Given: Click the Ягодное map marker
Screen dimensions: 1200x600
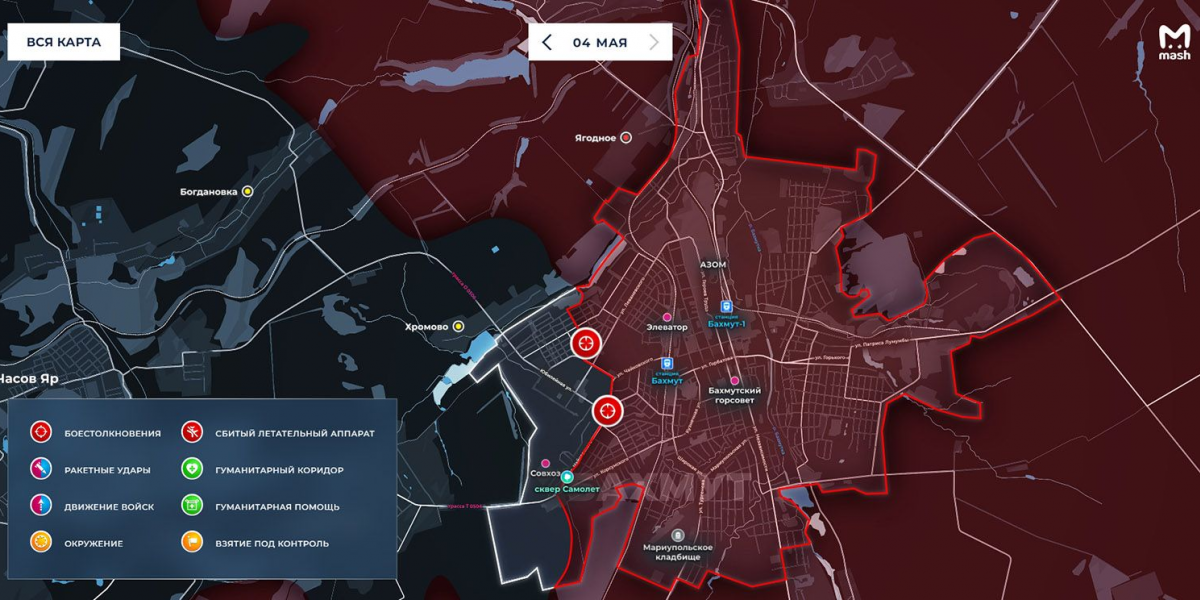Looking at the screenshot, I should [x=627, y=138].
